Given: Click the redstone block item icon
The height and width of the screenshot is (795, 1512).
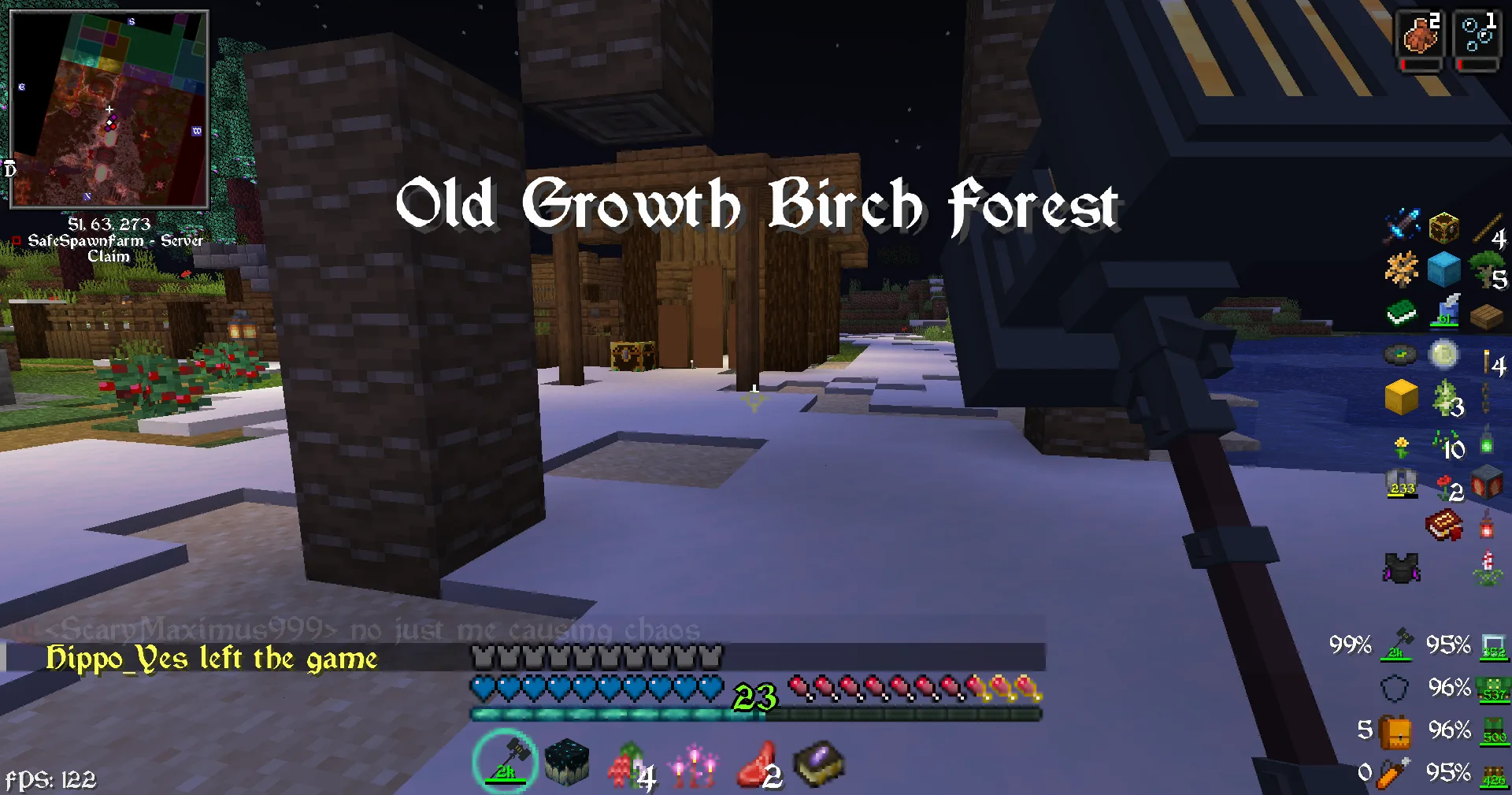Looking at the screenshot, I should click(1488, 481).
